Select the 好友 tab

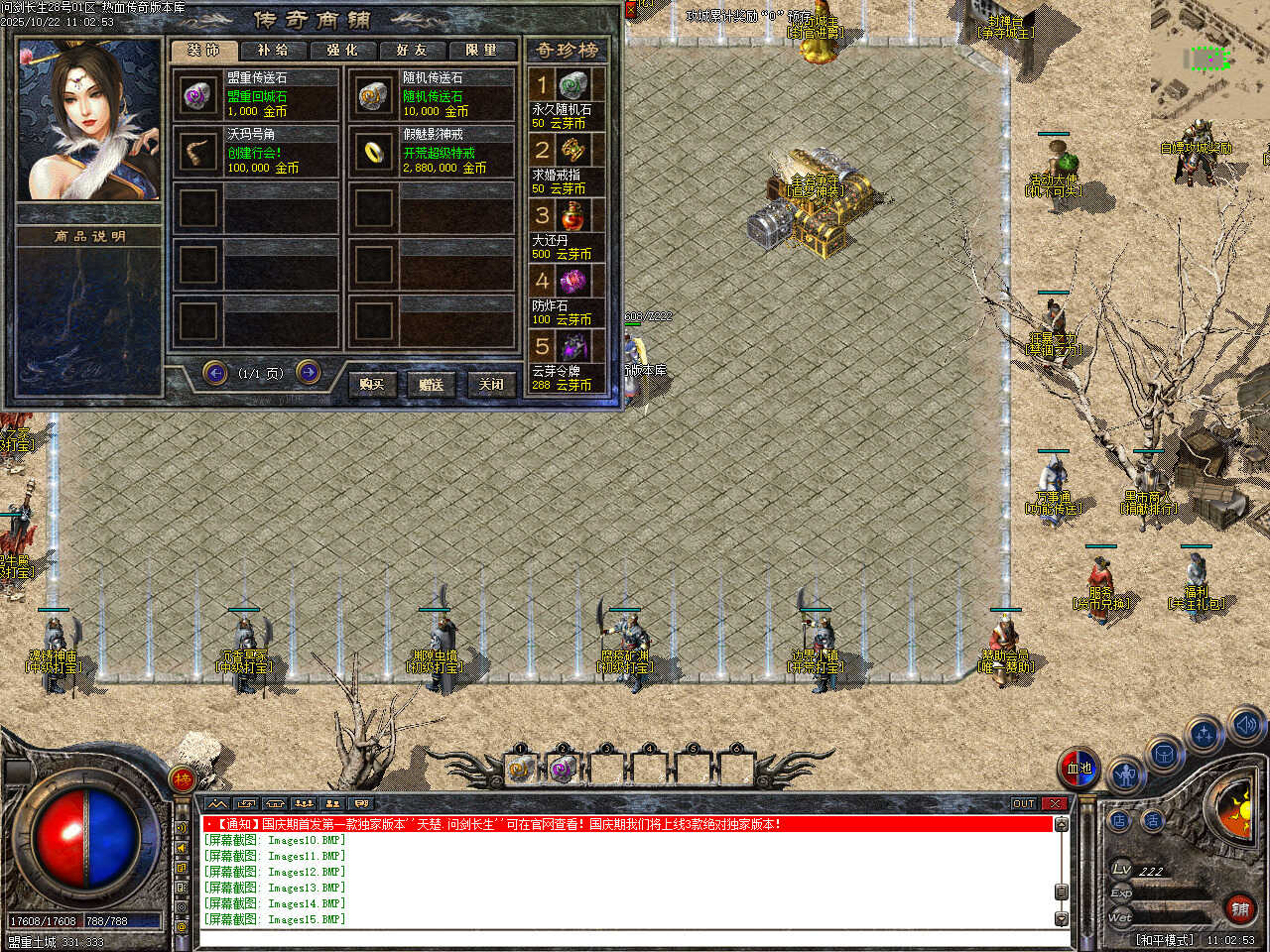pyautogui.click(x=411, y=50)
